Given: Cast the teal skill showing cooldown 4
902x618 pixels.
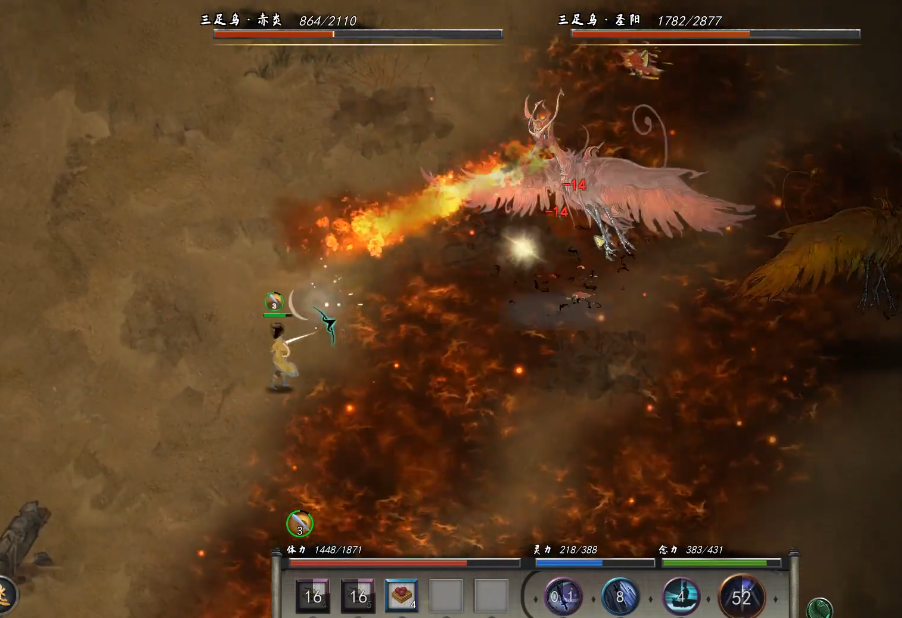Looking at the screenshot, I should pos(681,597).
